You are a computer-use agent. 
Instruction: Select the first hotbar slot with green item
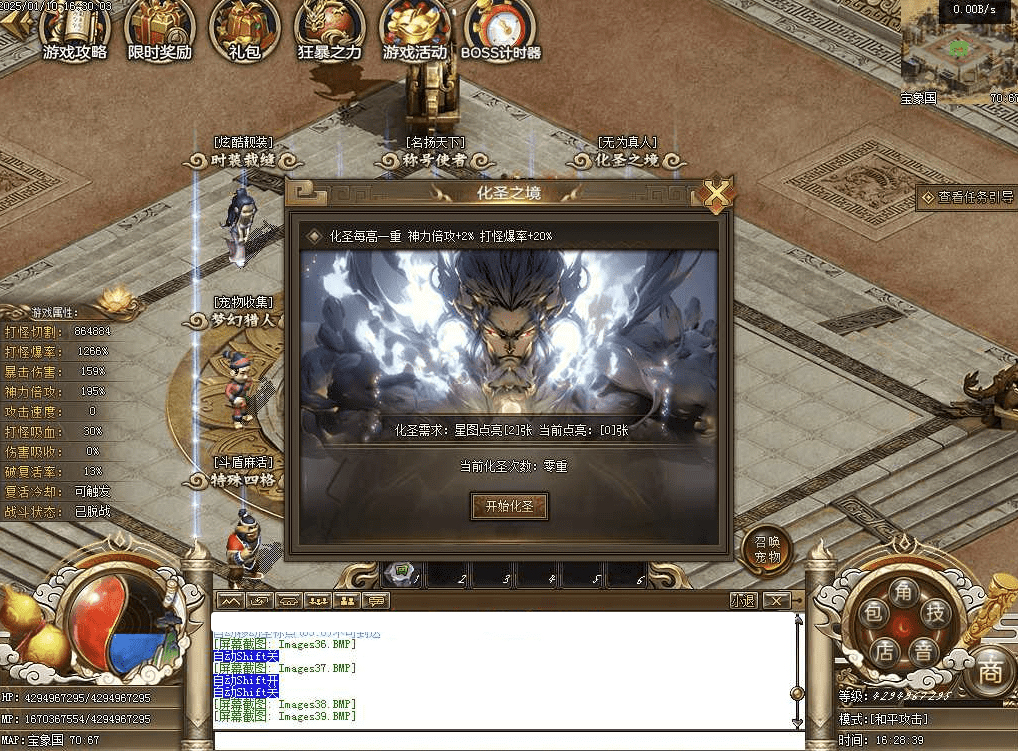403,574
